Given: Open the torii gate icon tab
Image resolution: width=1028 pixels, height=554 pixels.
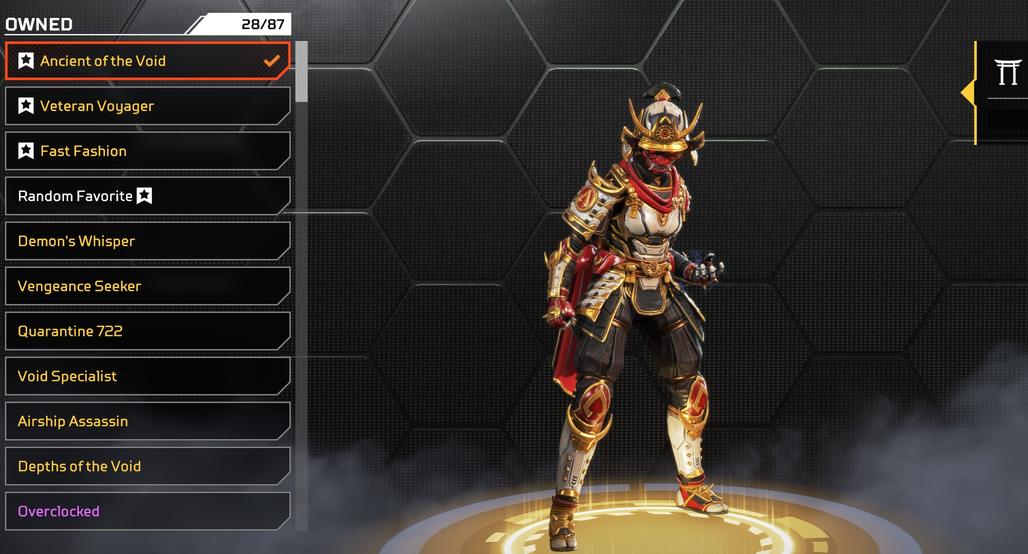Looking at the screenshot, I should pyautogui.click(x=1006, y=72).
